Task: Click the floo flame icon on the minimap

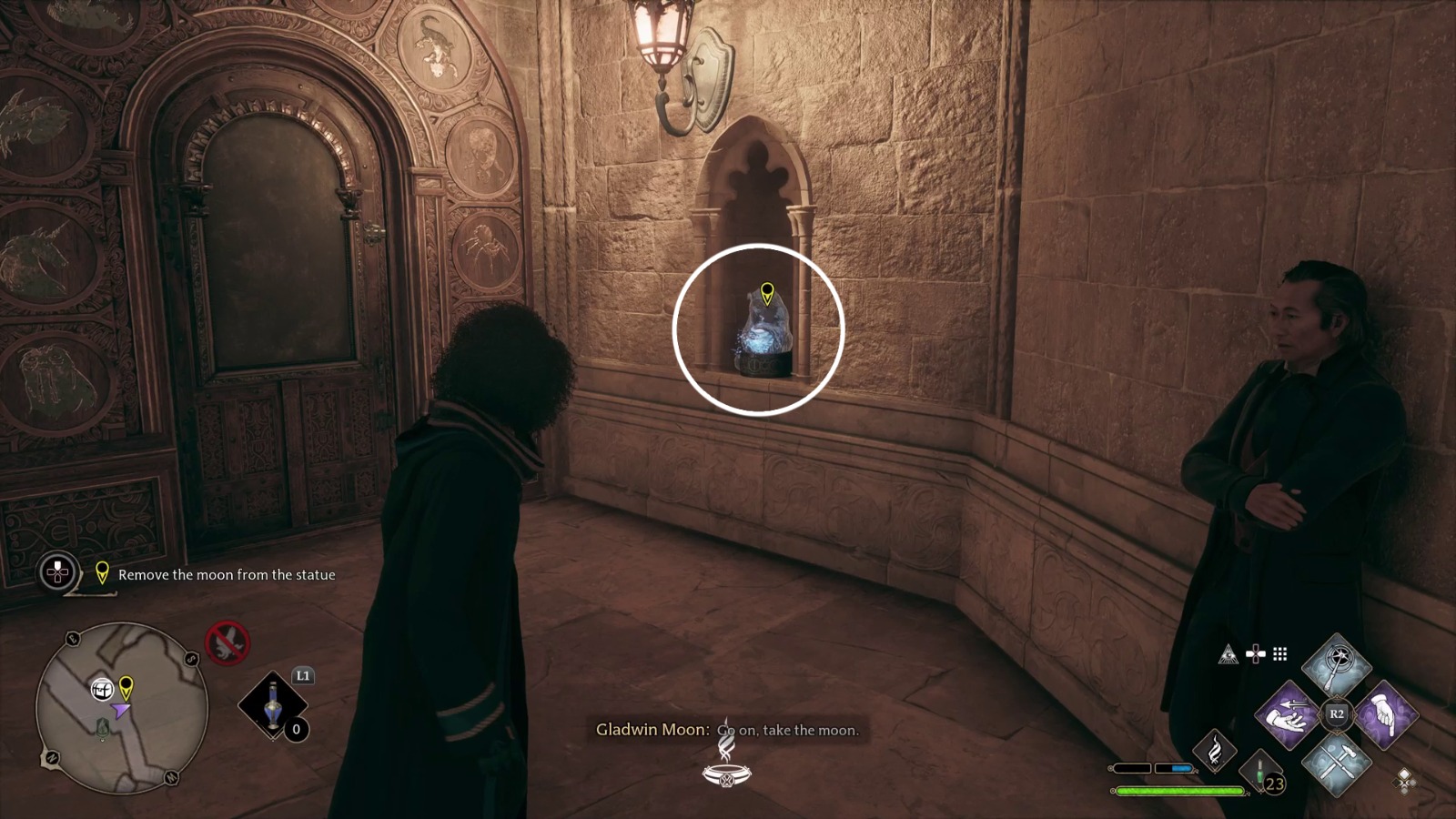Action: tap(103, 728)
